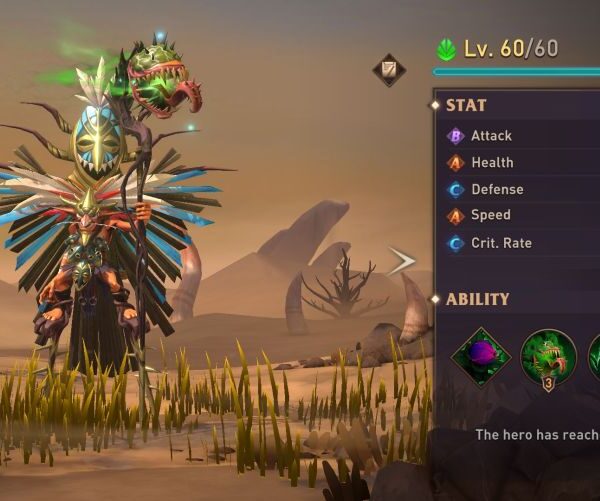Show details for the Crit. Rate stat
The width and height of the screenshot is (600, 501).
click(501, 243)
